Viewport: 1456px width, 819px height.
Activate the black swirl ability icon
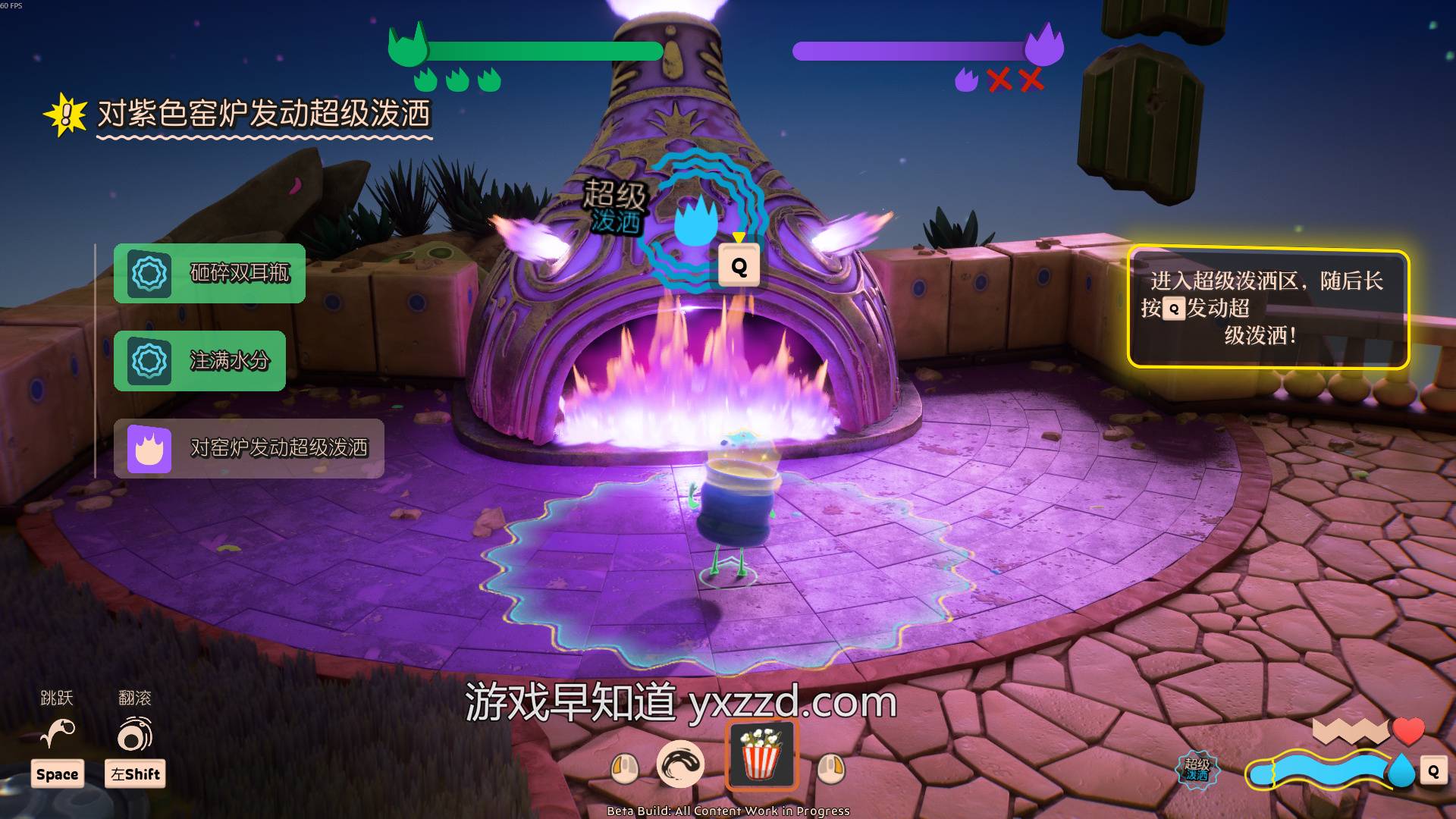pyautogui.click(x=679, y=764)
